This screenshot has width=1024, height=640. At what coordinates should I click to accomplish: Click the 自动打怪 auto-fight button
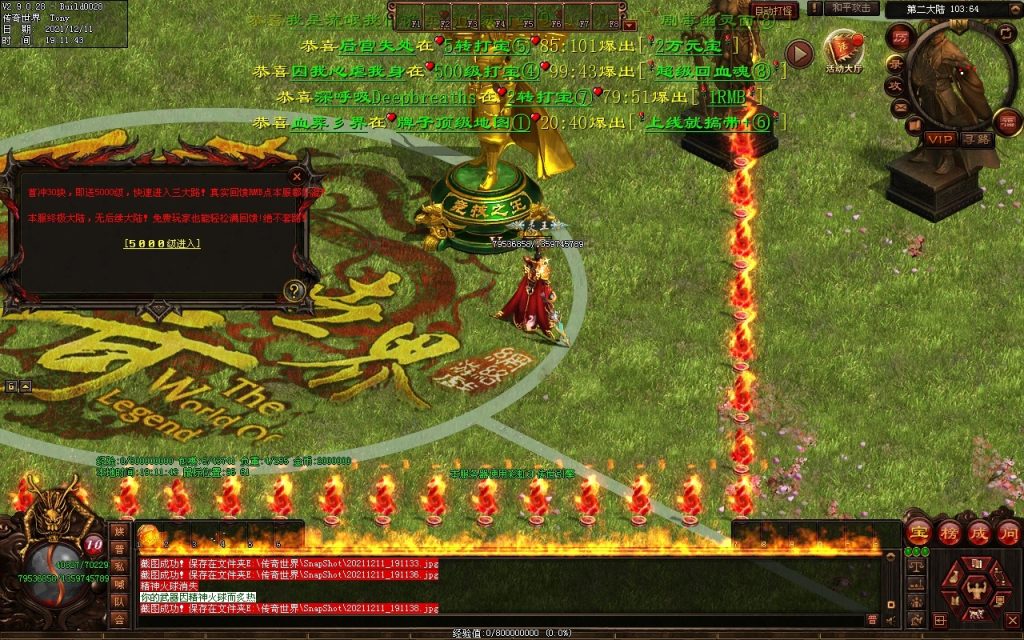[775, 11]
